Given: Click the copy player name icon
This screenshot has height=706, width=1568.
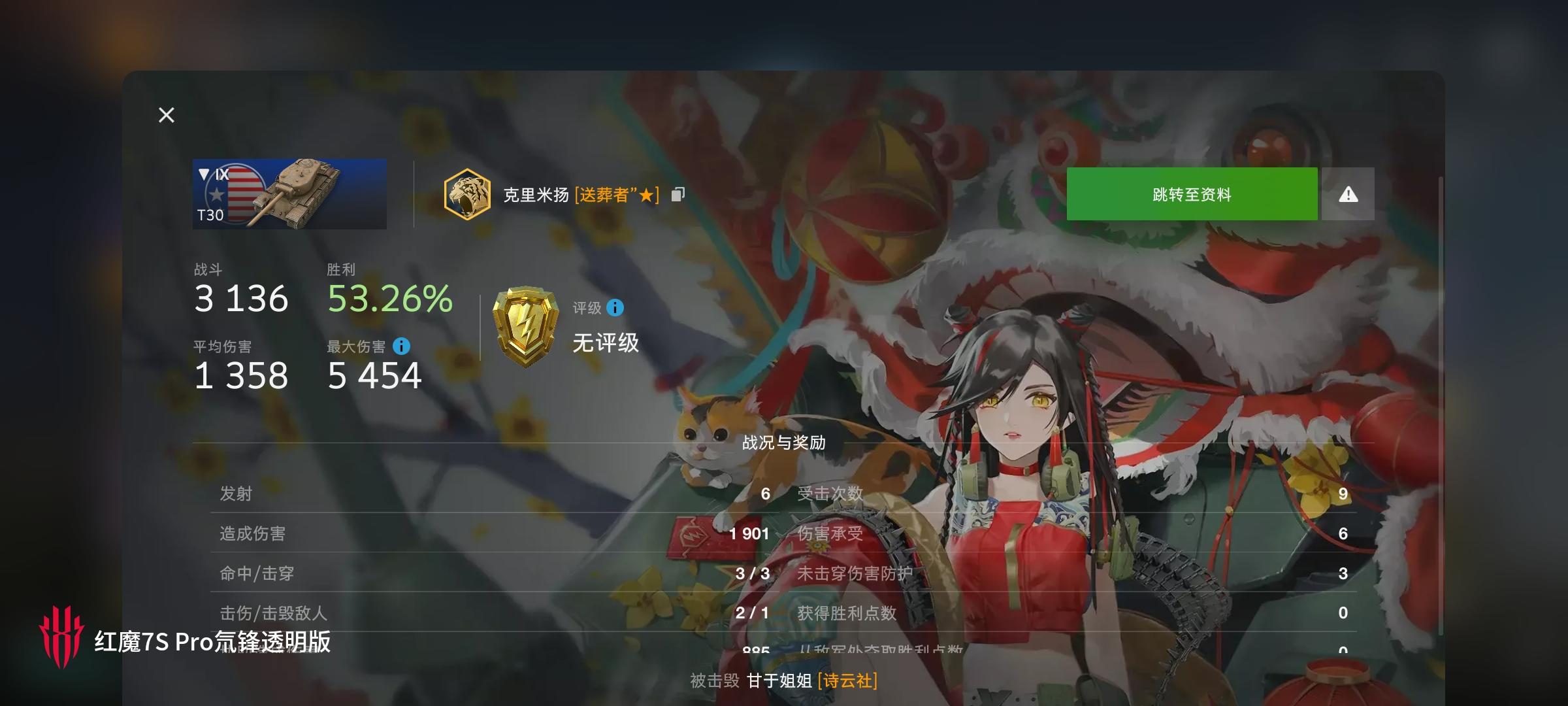Looking at the screenshot, I should coord(678,194).
